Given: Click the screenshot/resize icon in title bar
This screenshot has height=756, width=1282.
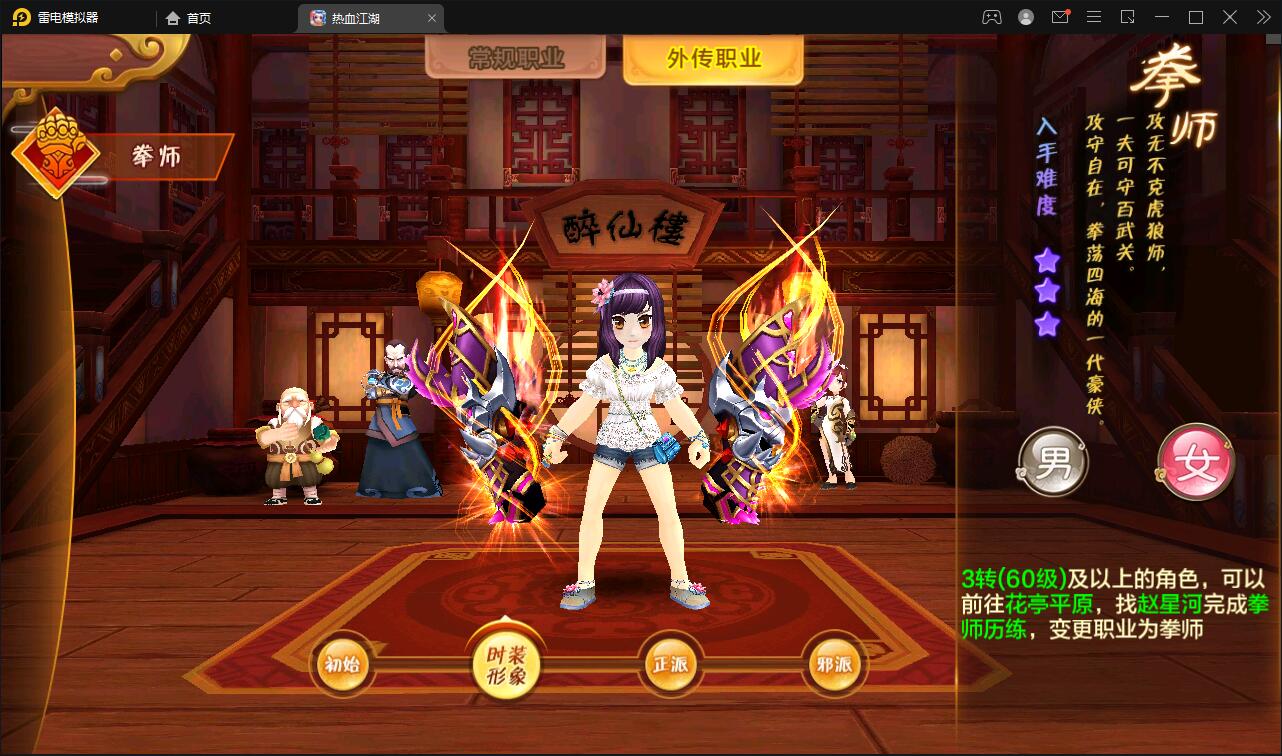Looking at the screenshot, I should (1129, 16).
